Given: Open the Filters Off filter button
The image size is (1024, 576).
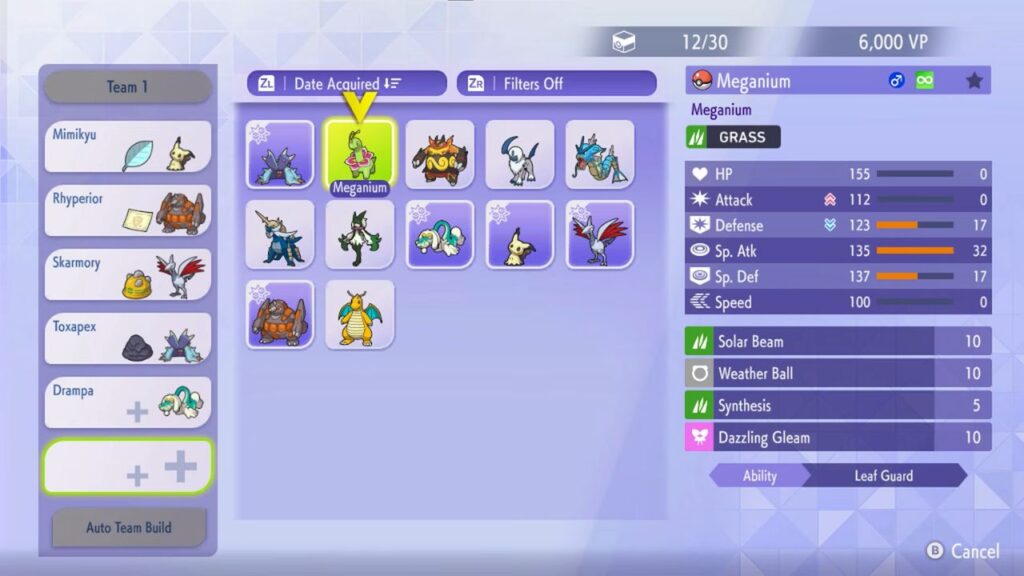Looking at the screenshot, I should pos(556,84).
